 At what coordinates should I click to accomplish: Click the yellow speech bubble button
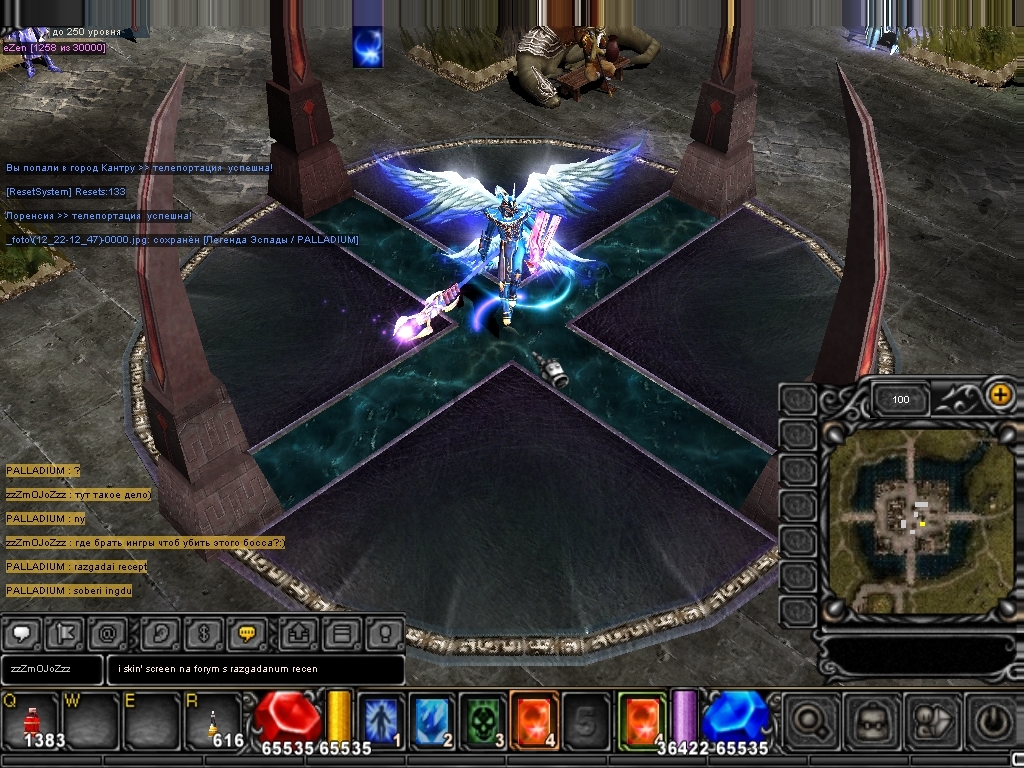pyautogui.click(x=245, y=633)
